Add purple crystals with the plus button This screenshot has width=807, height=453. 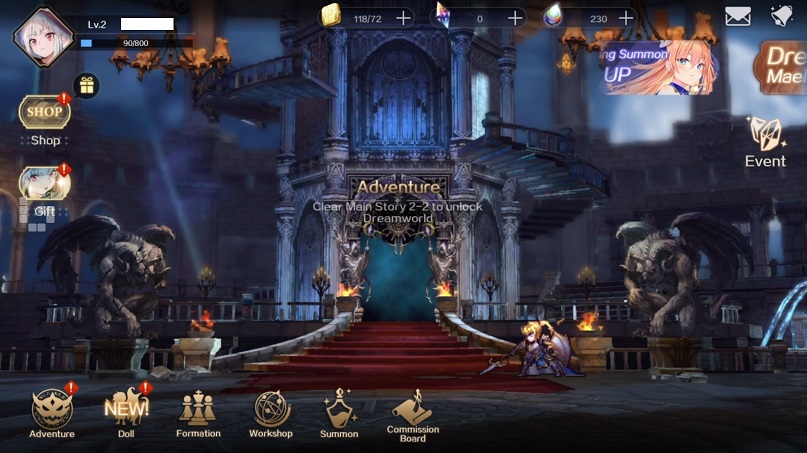coord(515,18)
